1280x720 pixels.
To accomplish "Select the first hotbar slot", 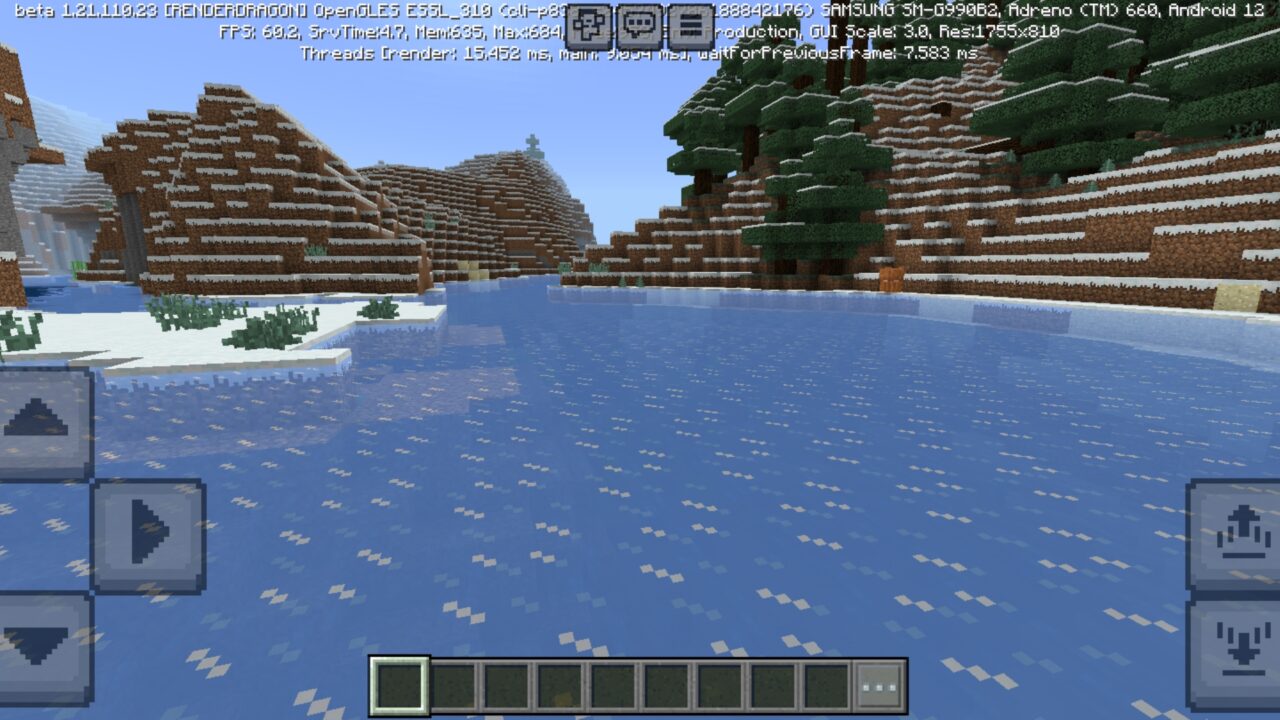I will (398, 683).
